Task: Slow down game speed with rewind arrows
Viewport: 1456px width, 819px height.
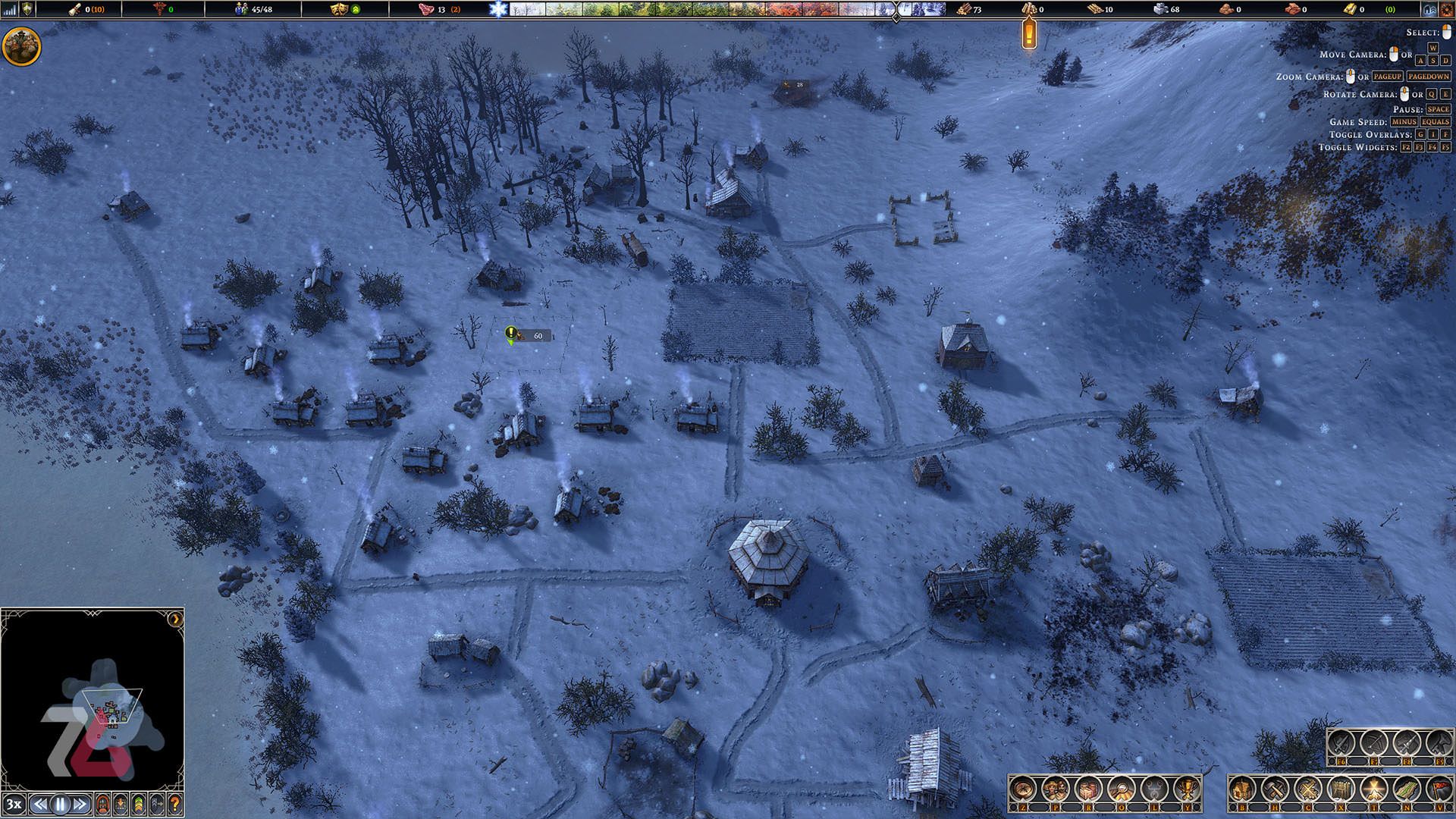Action: point(41,805)
